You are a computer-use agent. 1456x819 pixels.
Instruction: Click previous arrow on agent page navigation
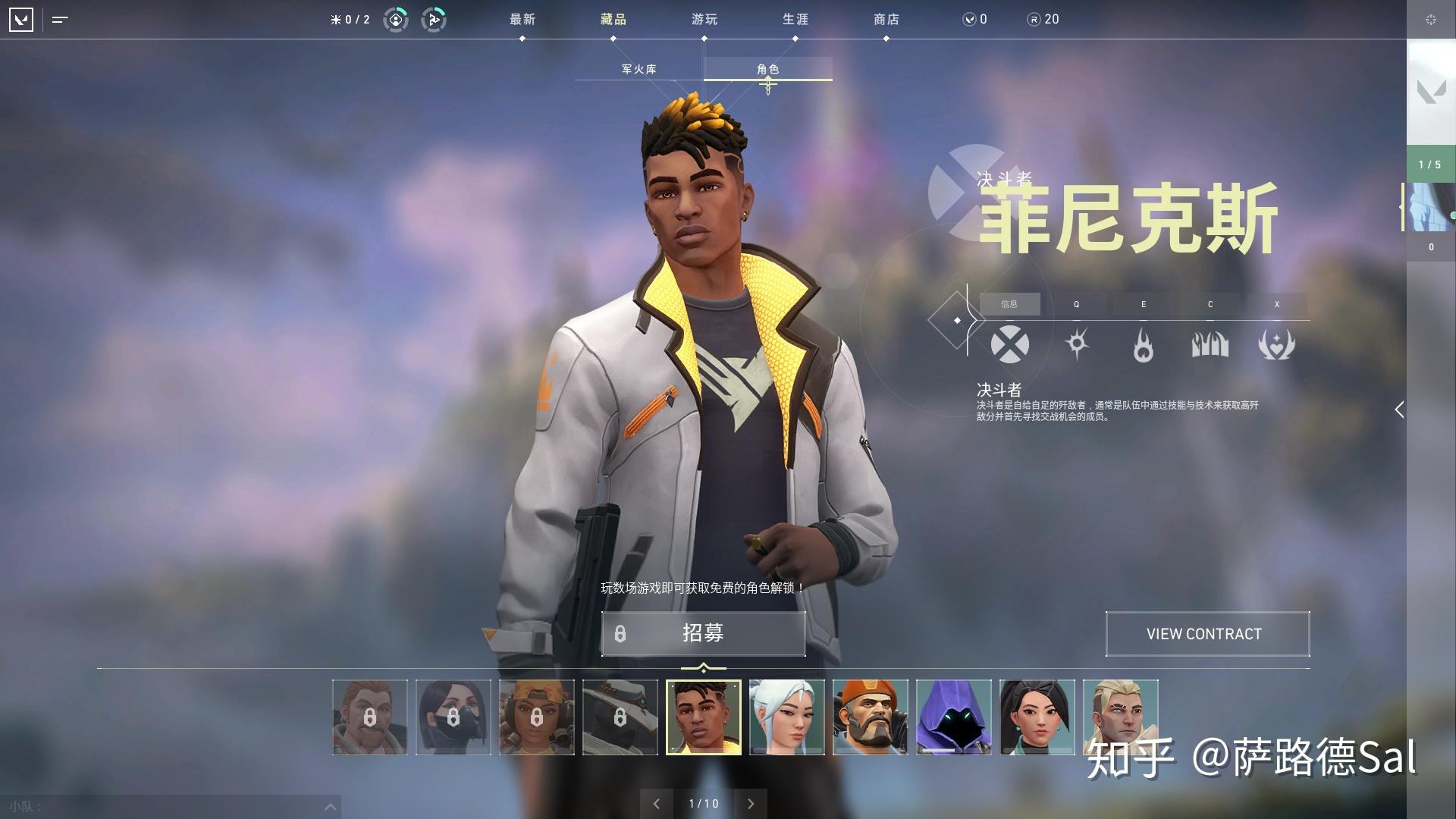click(x=658, y=802)
